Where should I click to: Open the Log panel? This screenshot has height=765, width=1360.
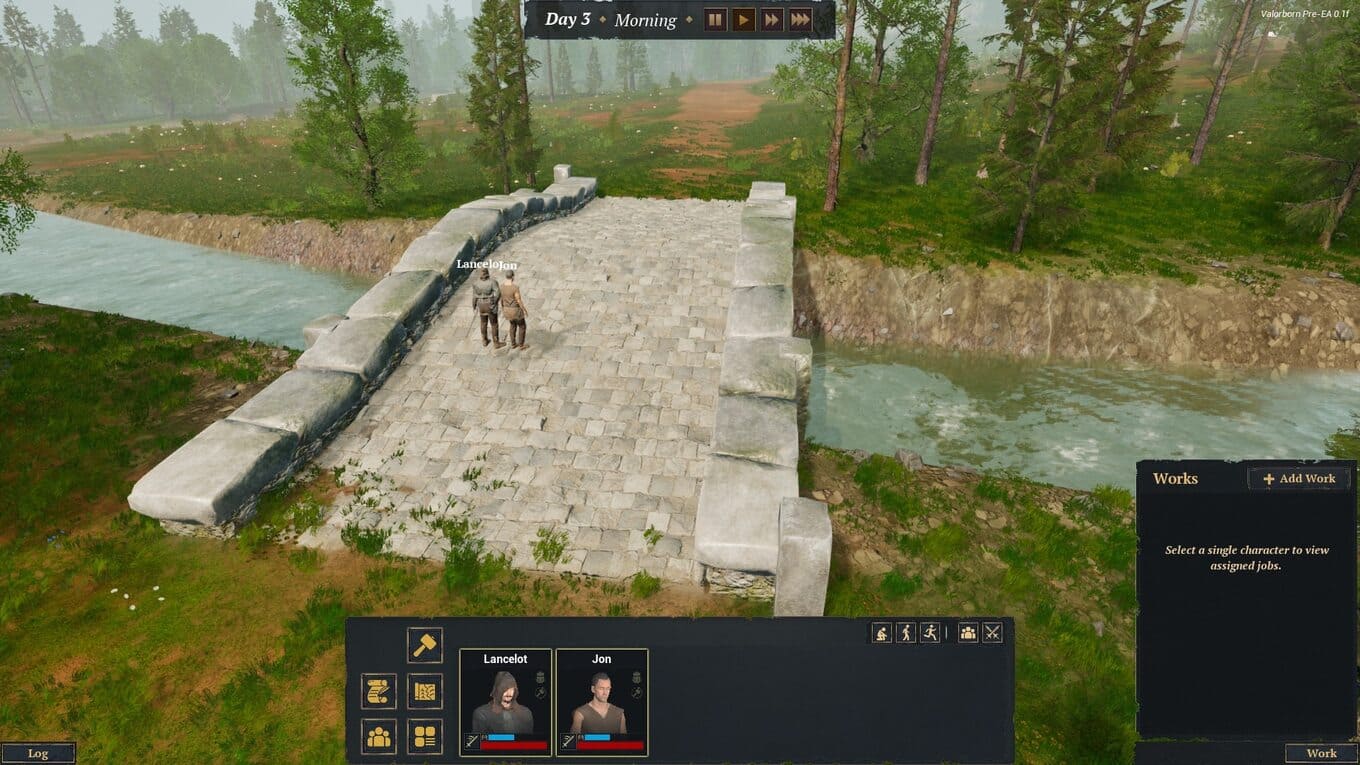click(38, 754)
